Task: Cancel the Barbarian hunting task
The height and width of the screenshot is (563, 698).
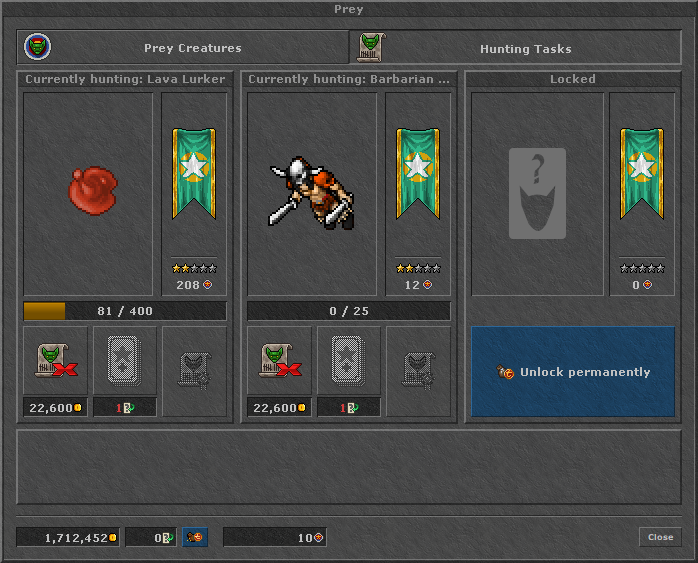Action: pyautogui.click(x=278, y=360)
